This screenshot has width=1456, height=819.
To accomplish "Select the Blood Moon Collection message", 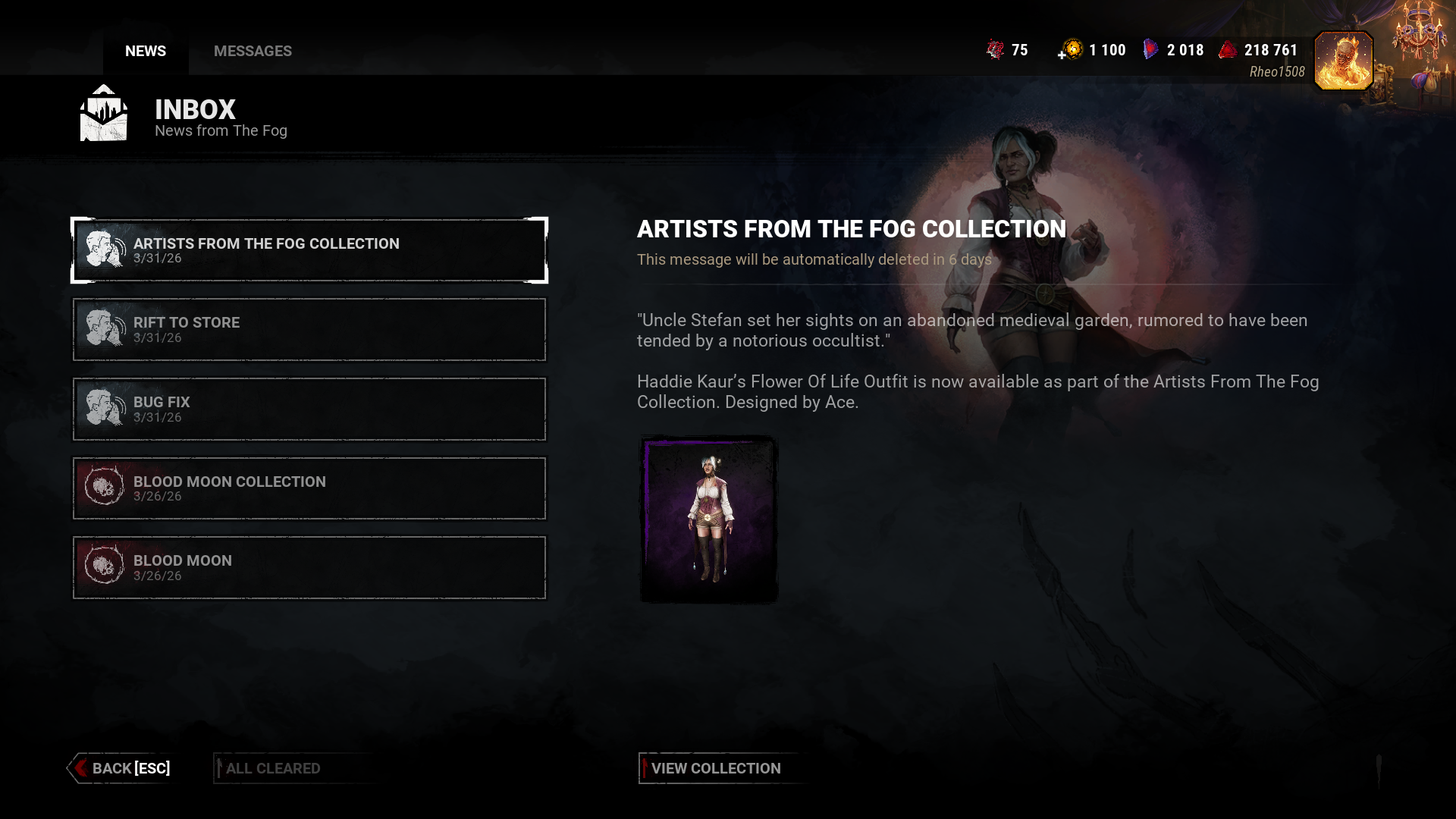I will tap(309, 488).
